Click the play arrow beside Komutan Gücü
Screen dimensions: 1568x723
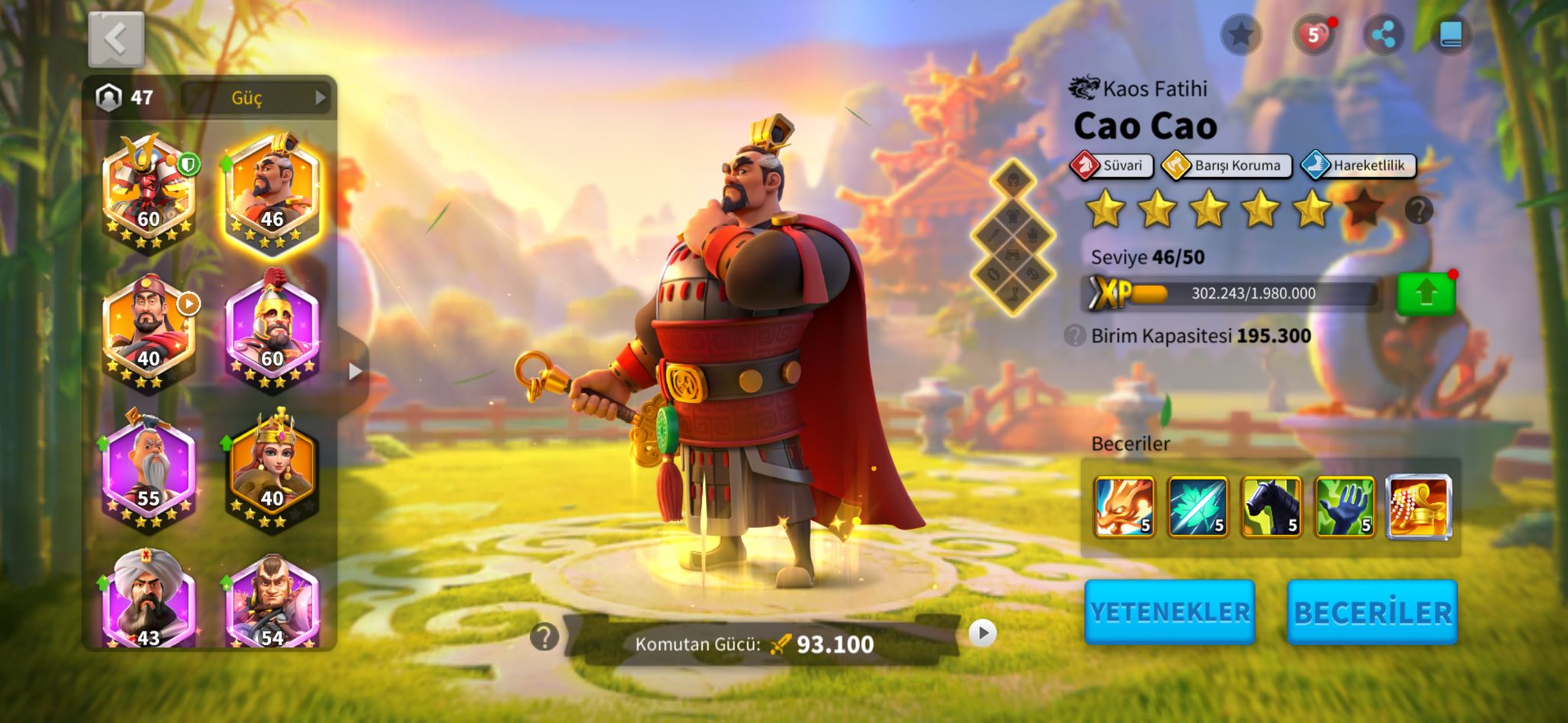coord(982,633)
